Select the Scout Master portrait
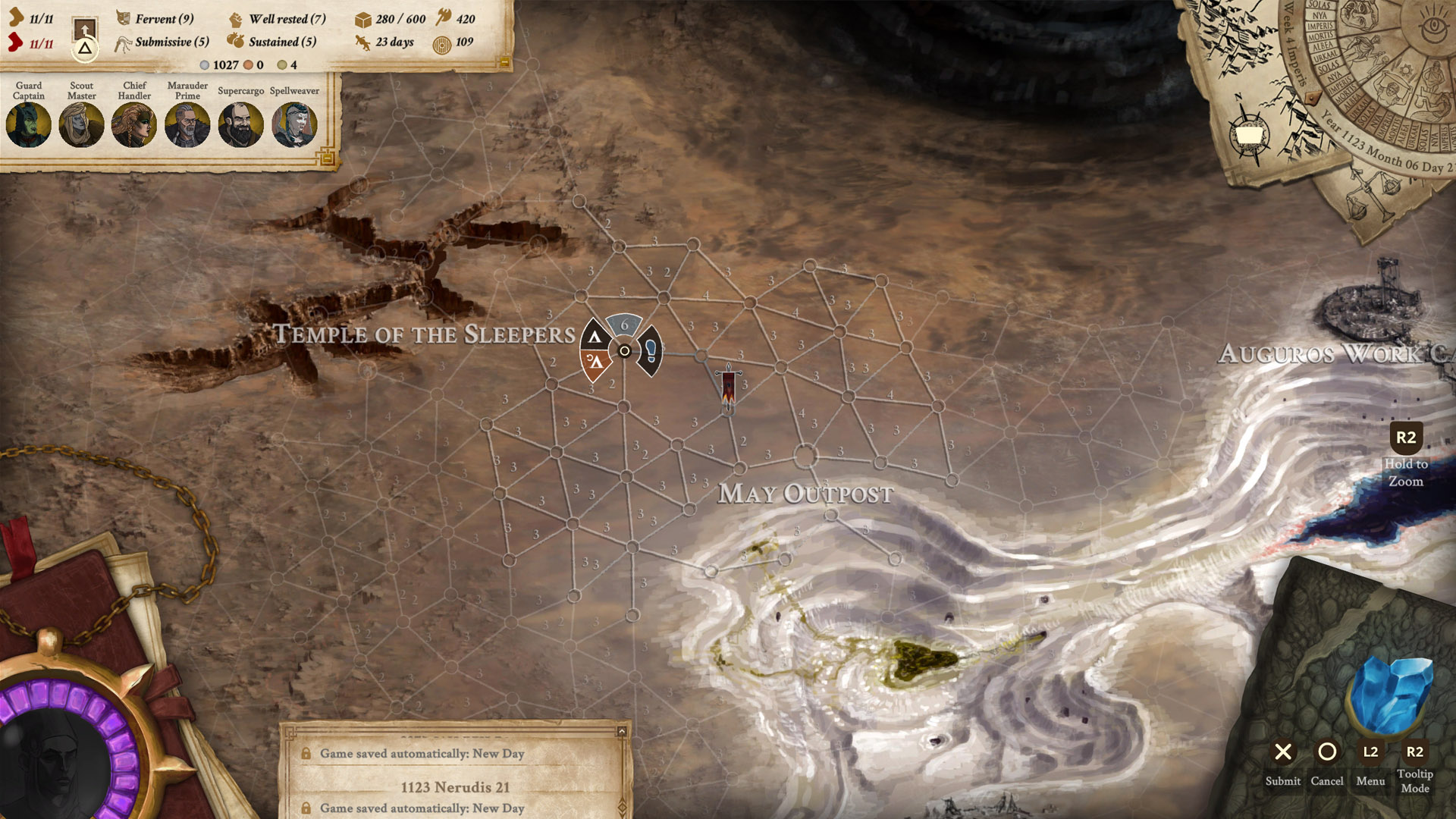The width and height of the screenshot is (1456, 819). coord(81,124)
